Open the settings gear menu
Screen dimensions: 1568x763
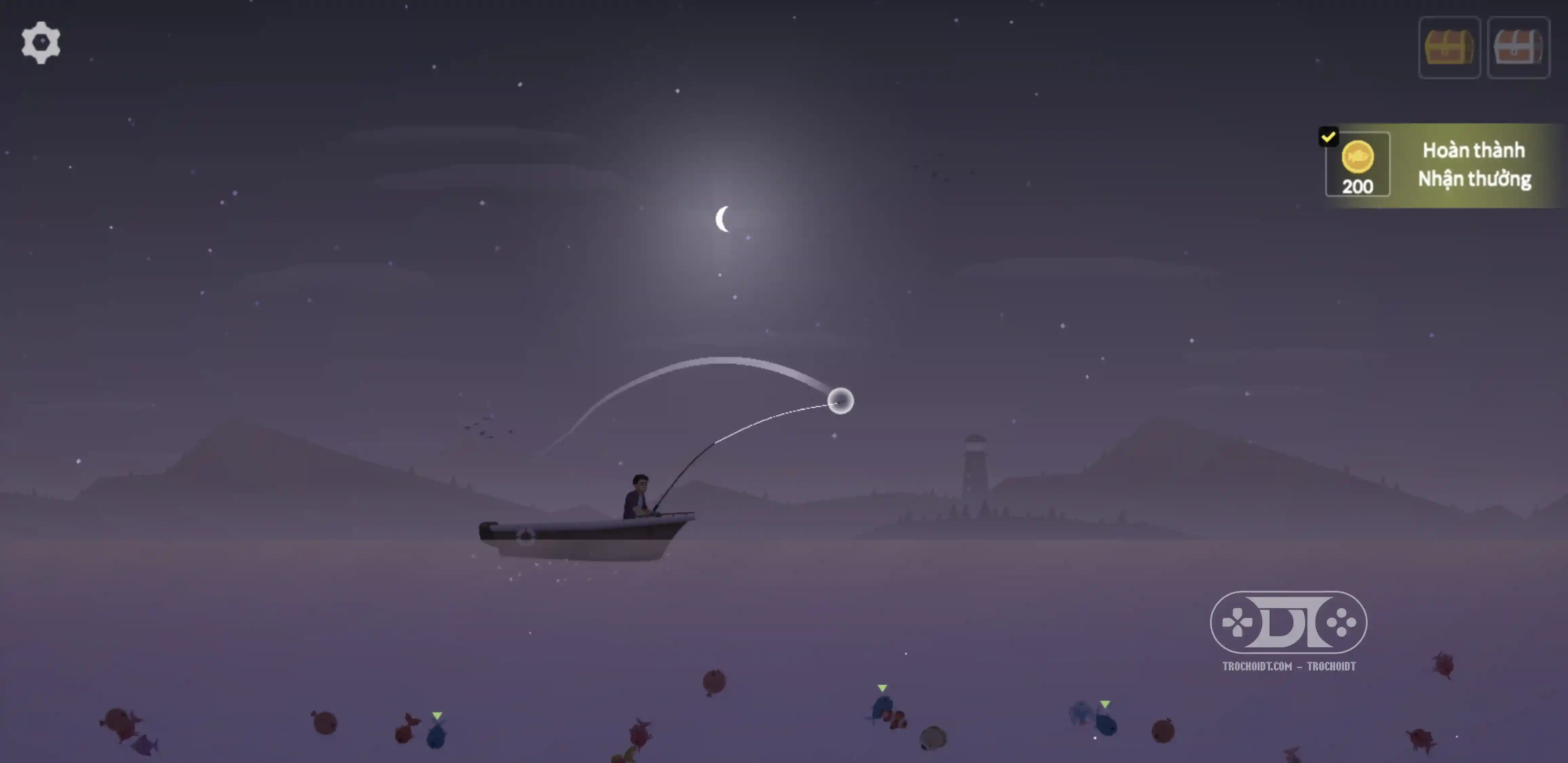41,43
